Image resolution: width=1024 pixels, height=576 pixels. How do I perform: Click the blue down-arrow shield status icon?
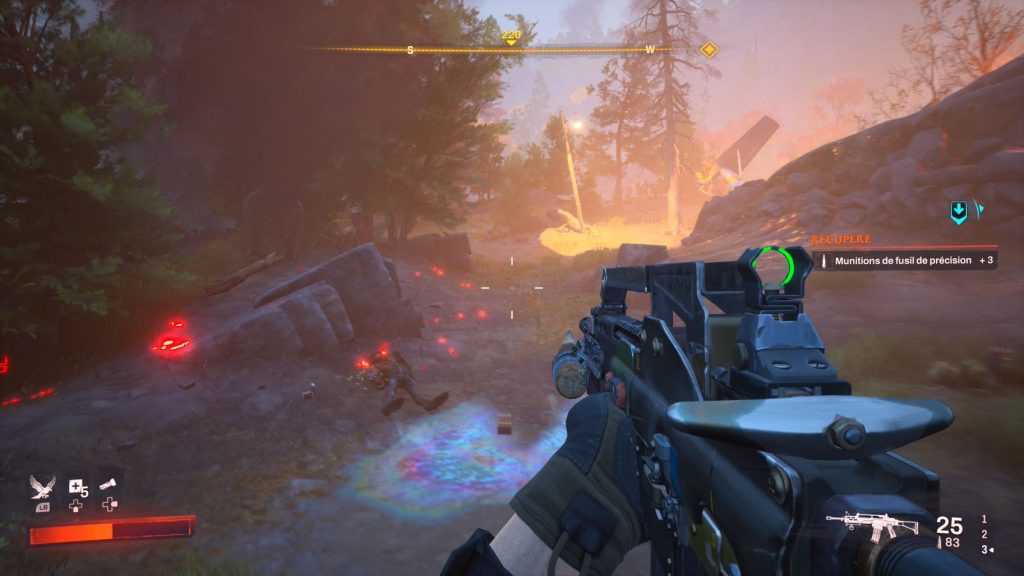click(958, 211)
